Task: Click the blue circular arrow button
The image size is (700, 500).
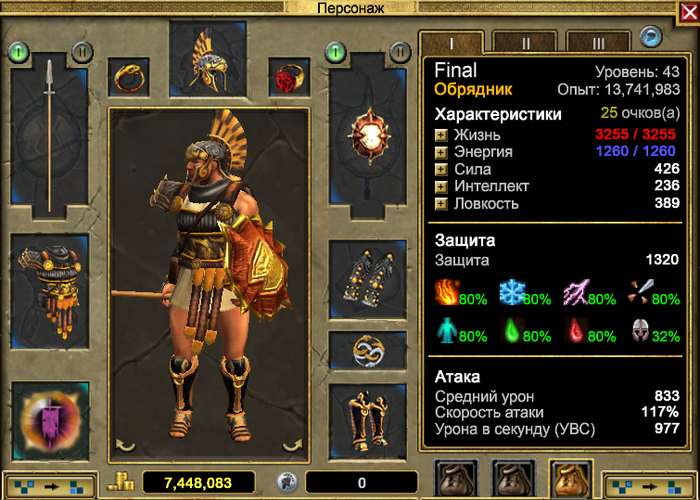Action: click(652, 38)
